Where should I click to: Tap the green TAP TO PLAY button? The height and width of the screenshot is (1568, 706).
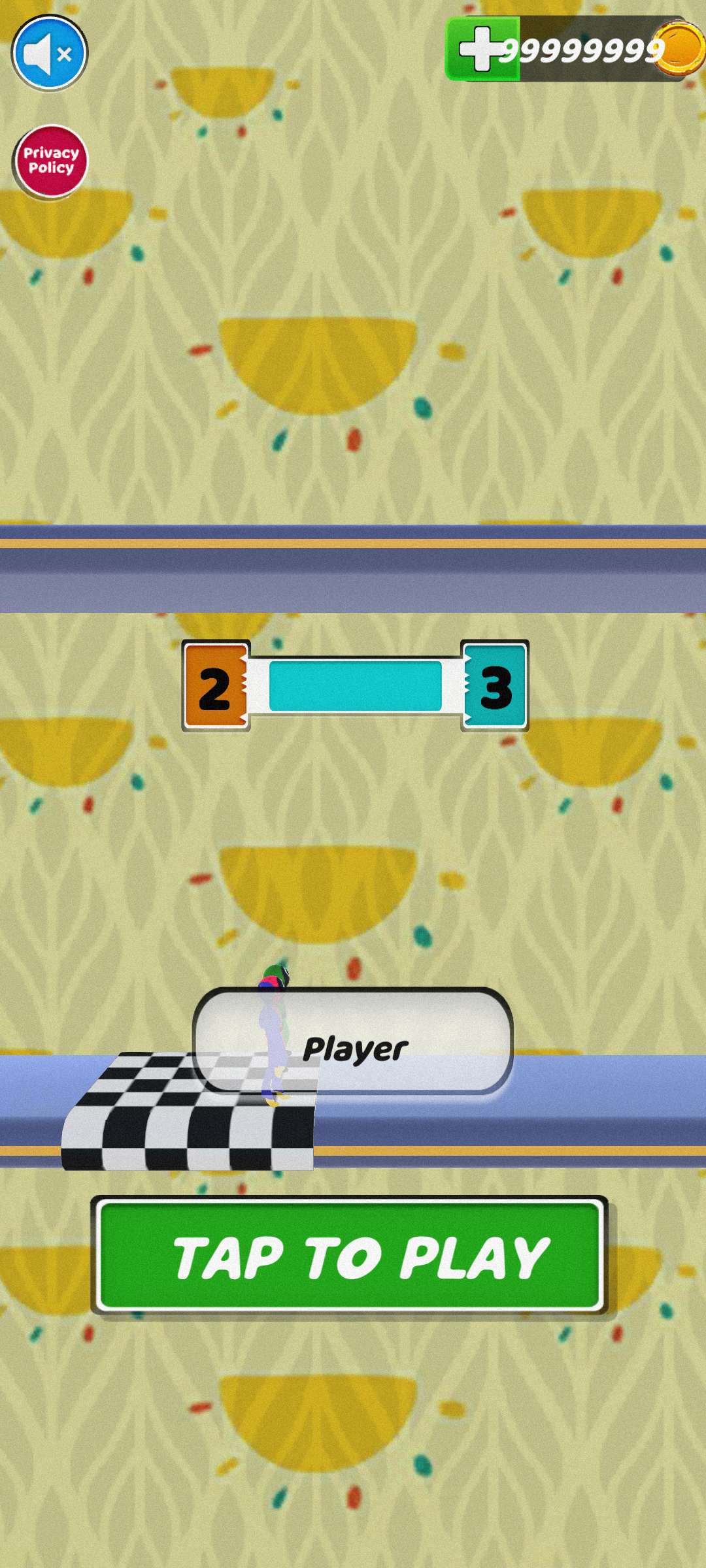(x=350, y=1256)
